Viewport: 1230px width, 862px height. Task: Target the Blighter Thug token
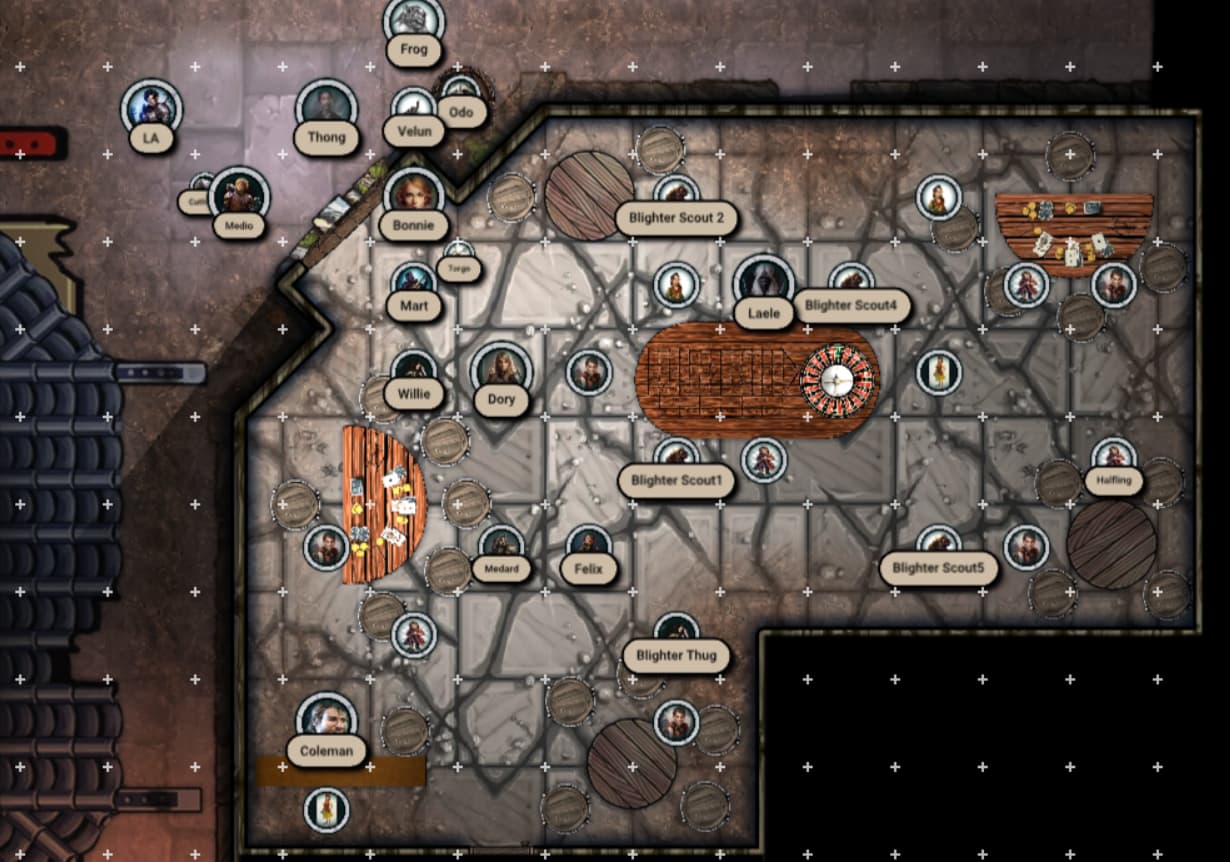[x=676, y=633]
